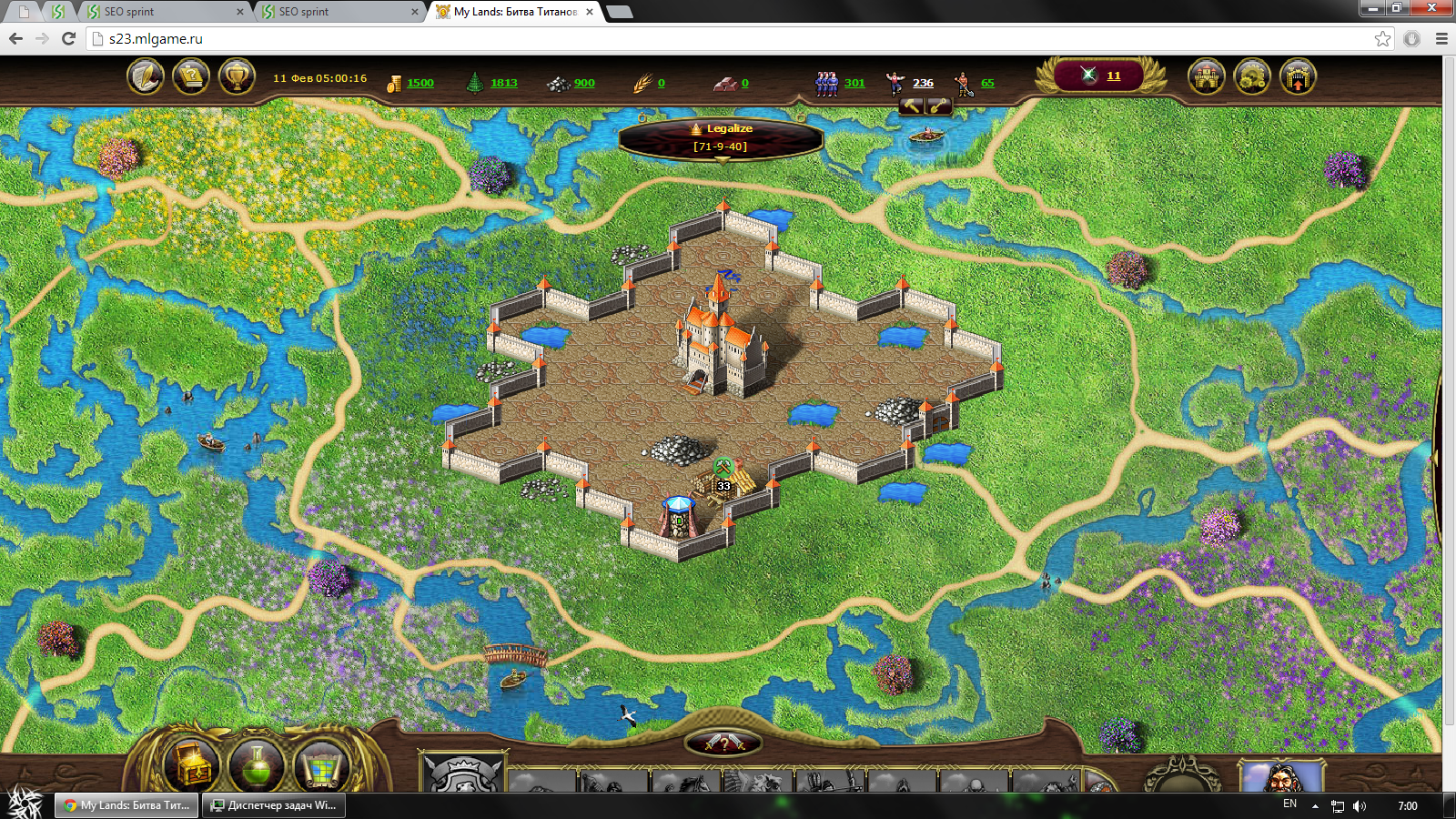1456x819 pixels.
Task: Click the quest scroll icon
Action: click(191, 76)
